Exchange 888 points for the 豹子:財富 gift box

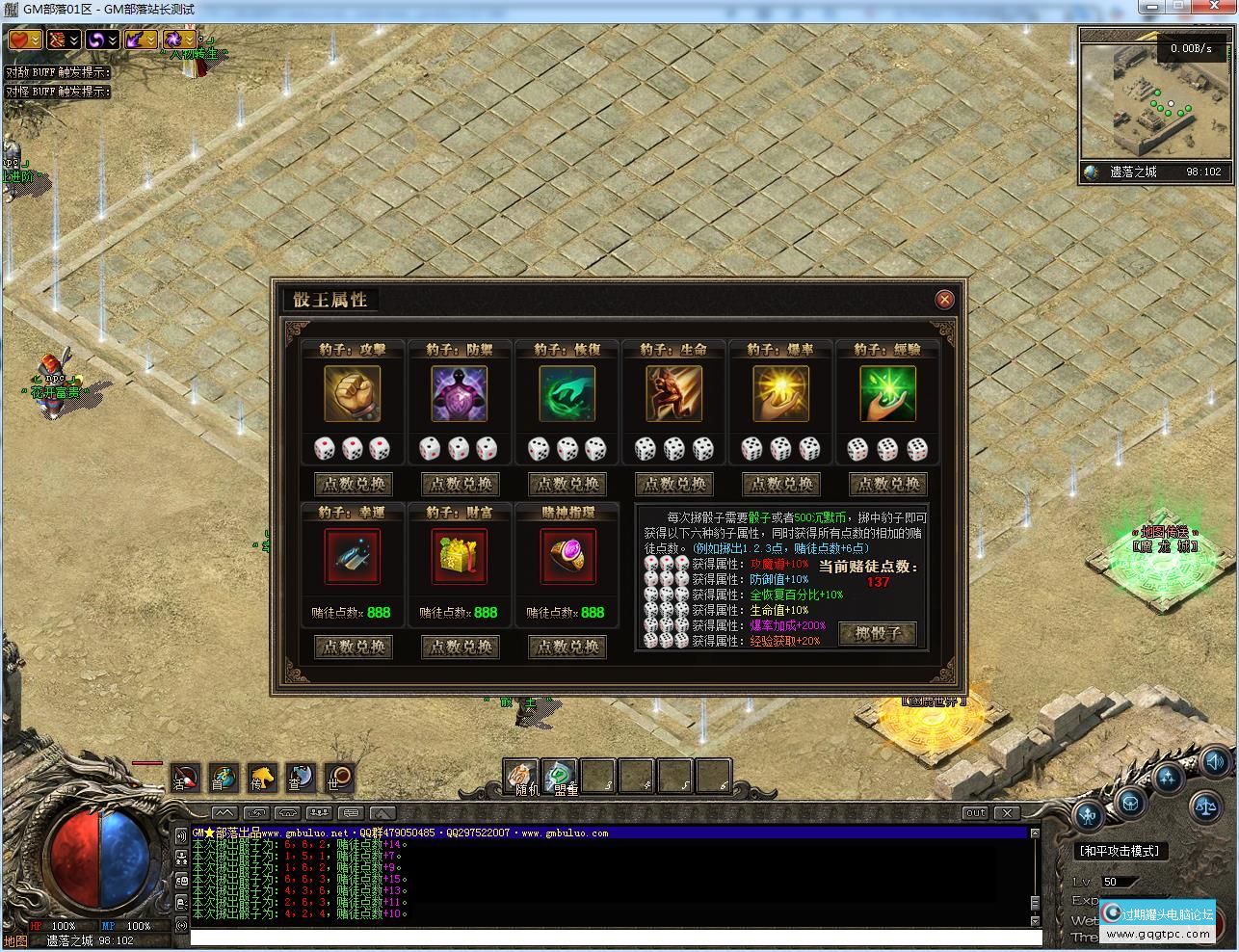tap(460, 647)
